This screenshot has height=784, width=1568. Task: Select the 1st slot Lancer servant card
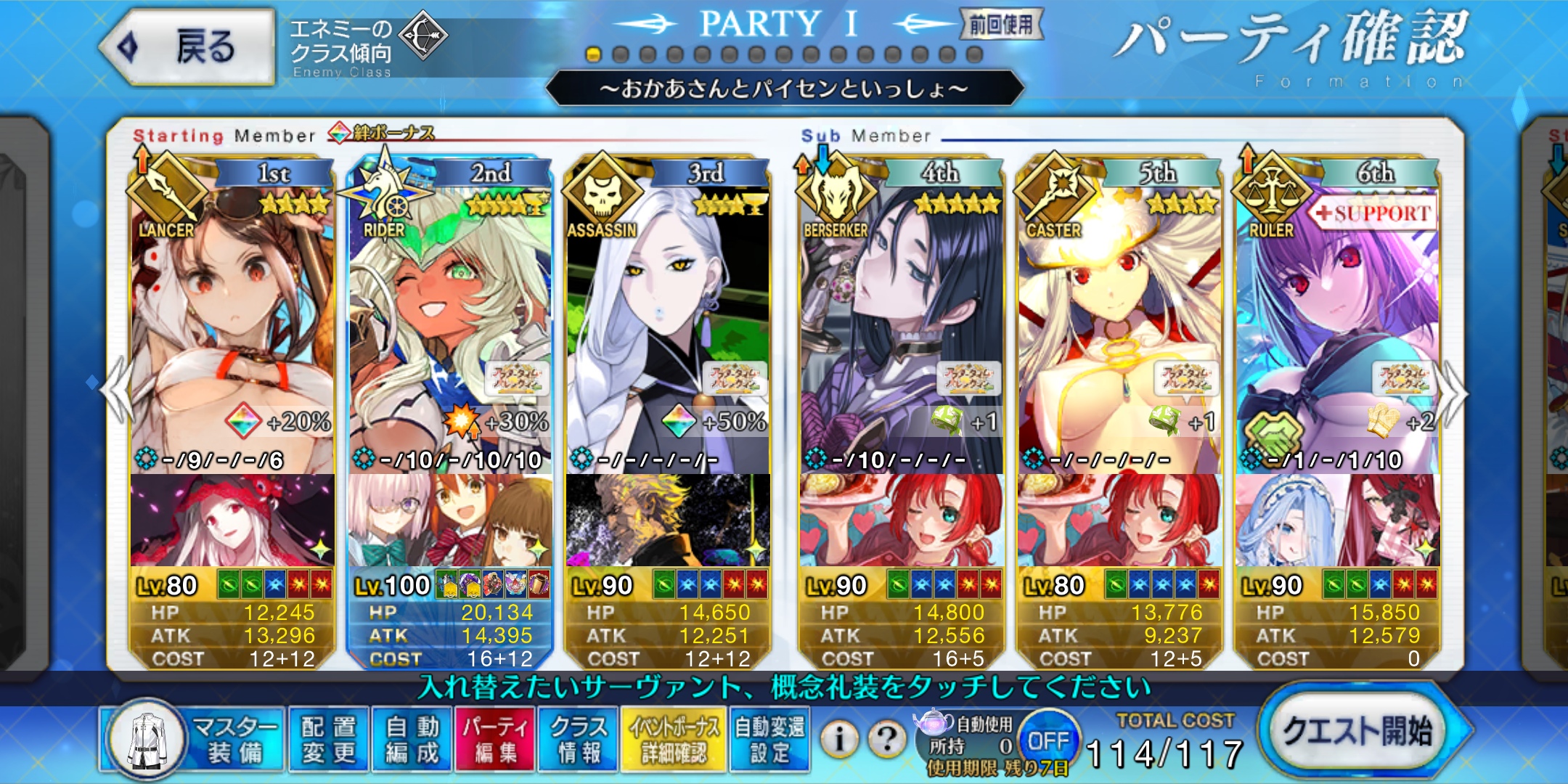click(232, 327)
